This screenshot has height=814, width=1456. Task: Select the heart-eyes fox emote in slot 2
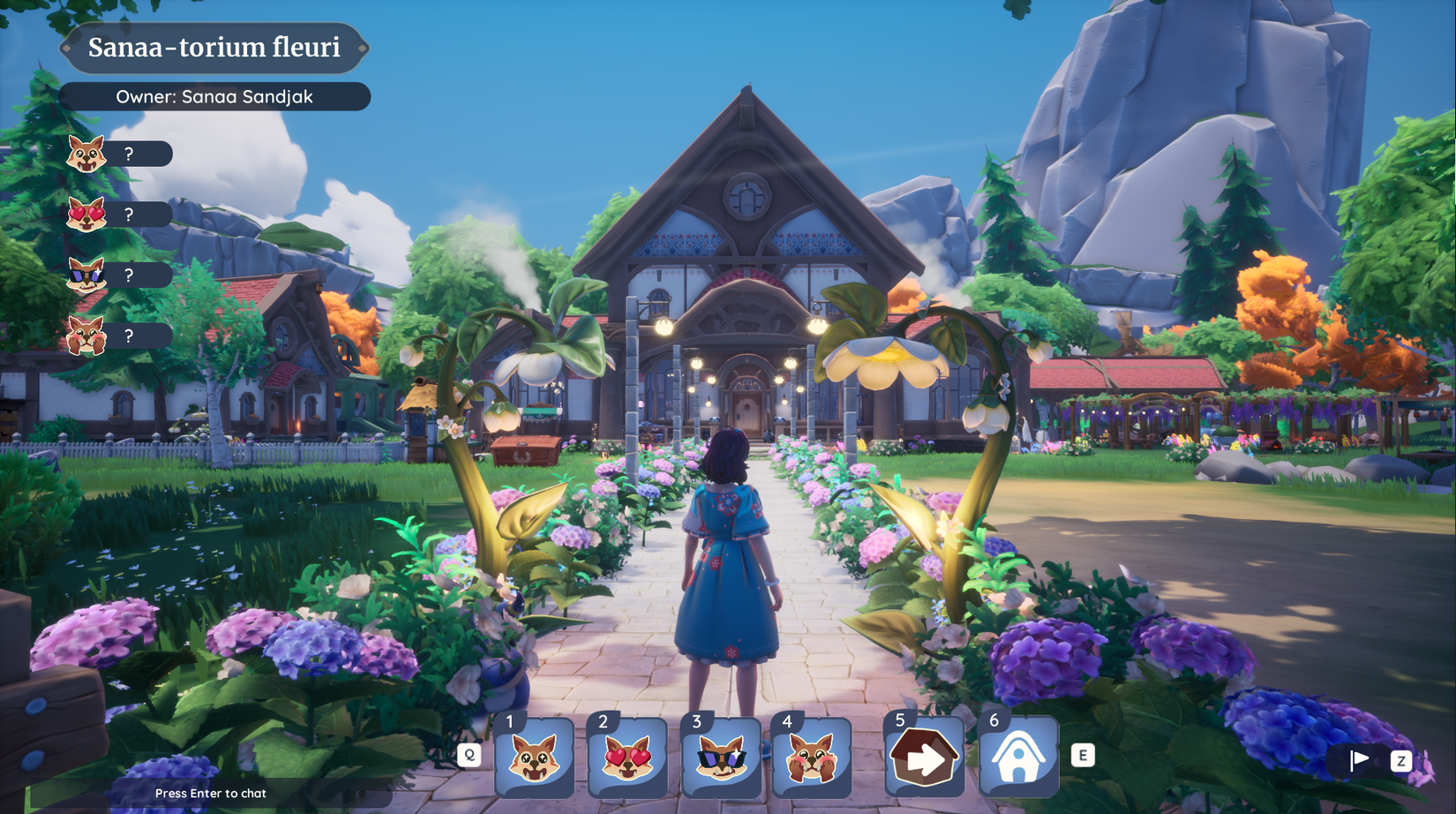pyautogui.click(x=628, y=757)
